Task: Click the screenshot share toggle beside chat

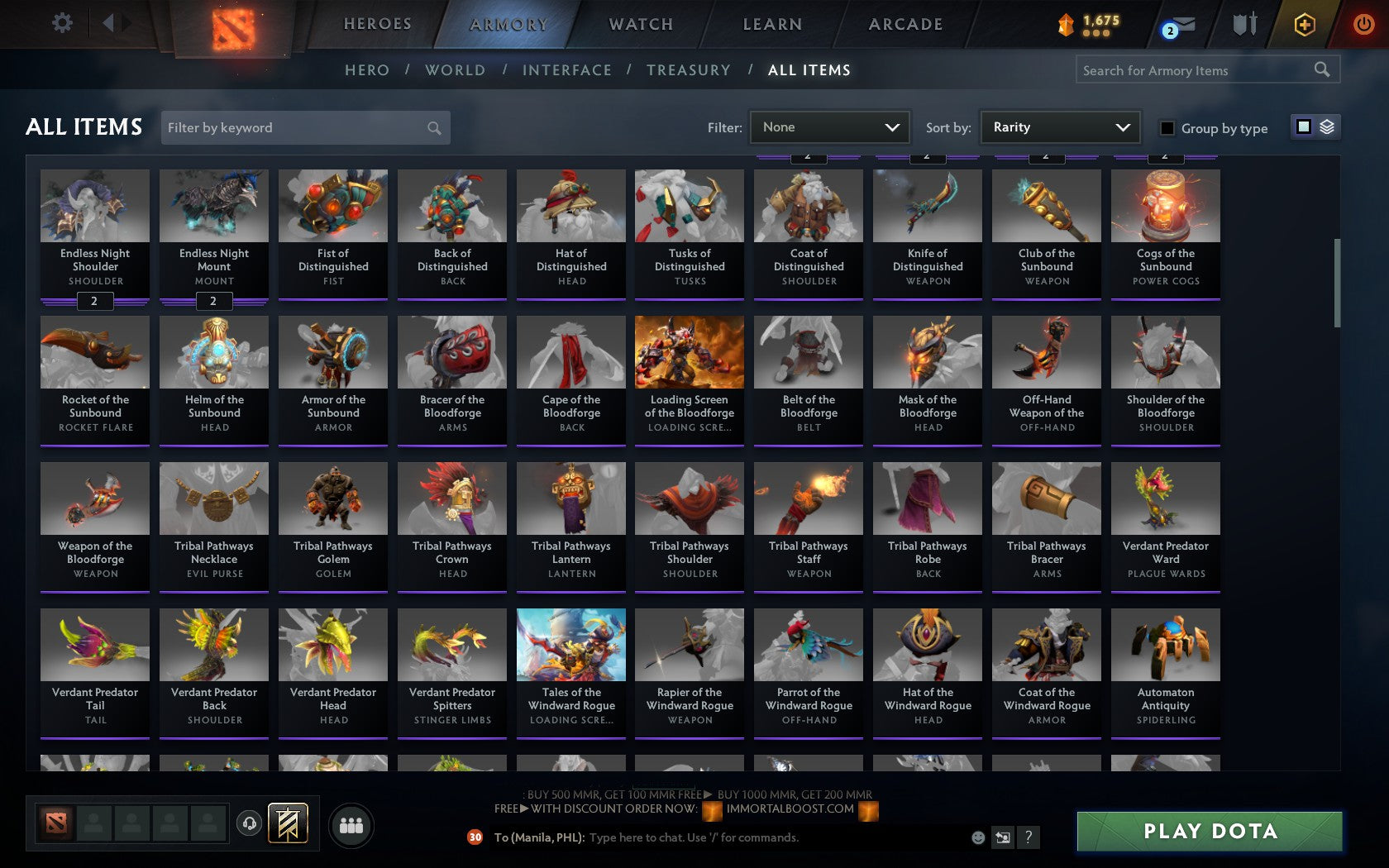Action: (x=1003, y=837)
